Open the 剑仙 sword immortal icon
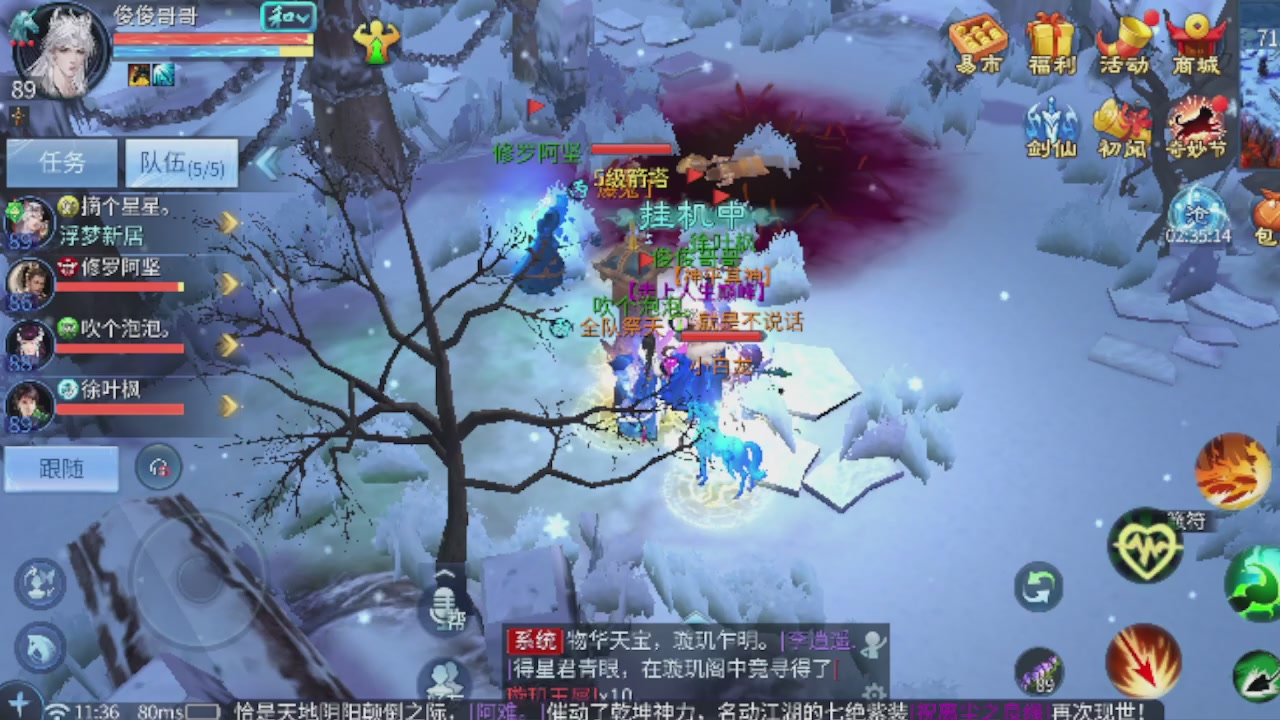The height and width of the screenshot is (720, 1280). [x=1049, y=128]
